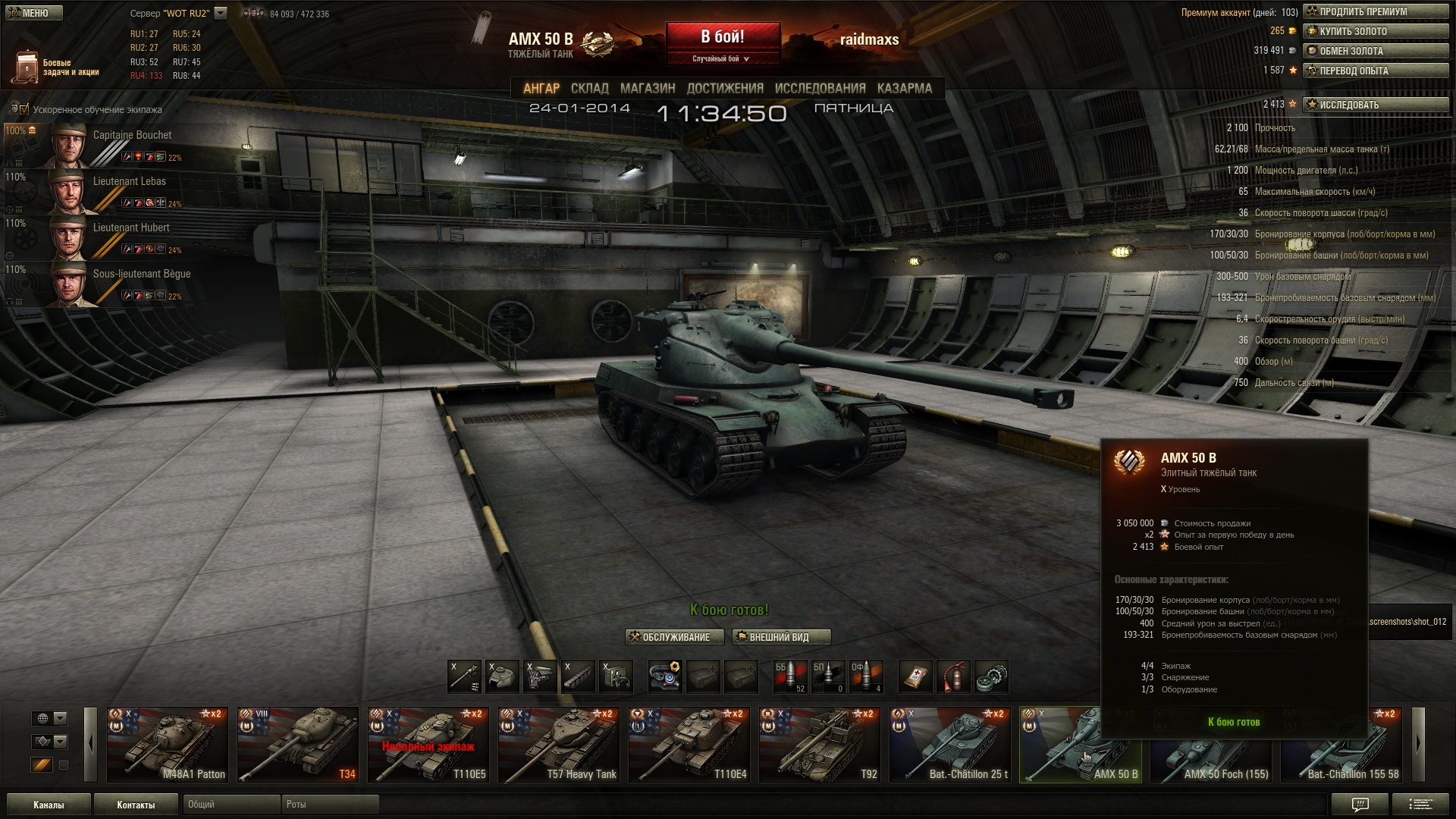1456x819 pixels.
Task: Open the КАЗАРМА tab
Action: (904, 88)
